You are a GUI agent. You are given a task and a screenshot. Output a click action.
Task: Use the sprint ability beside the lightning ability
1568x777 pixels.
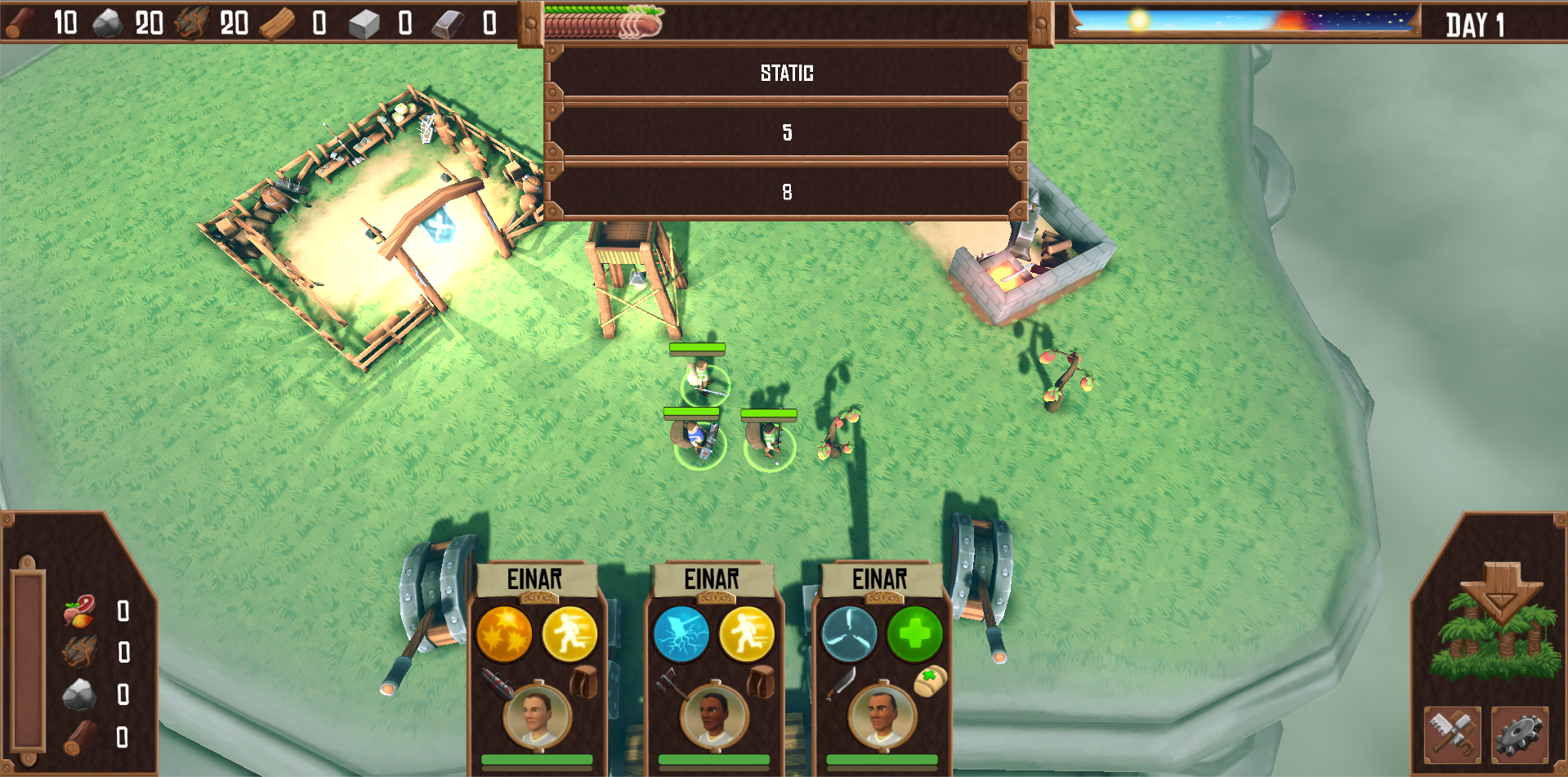[746, 634]
